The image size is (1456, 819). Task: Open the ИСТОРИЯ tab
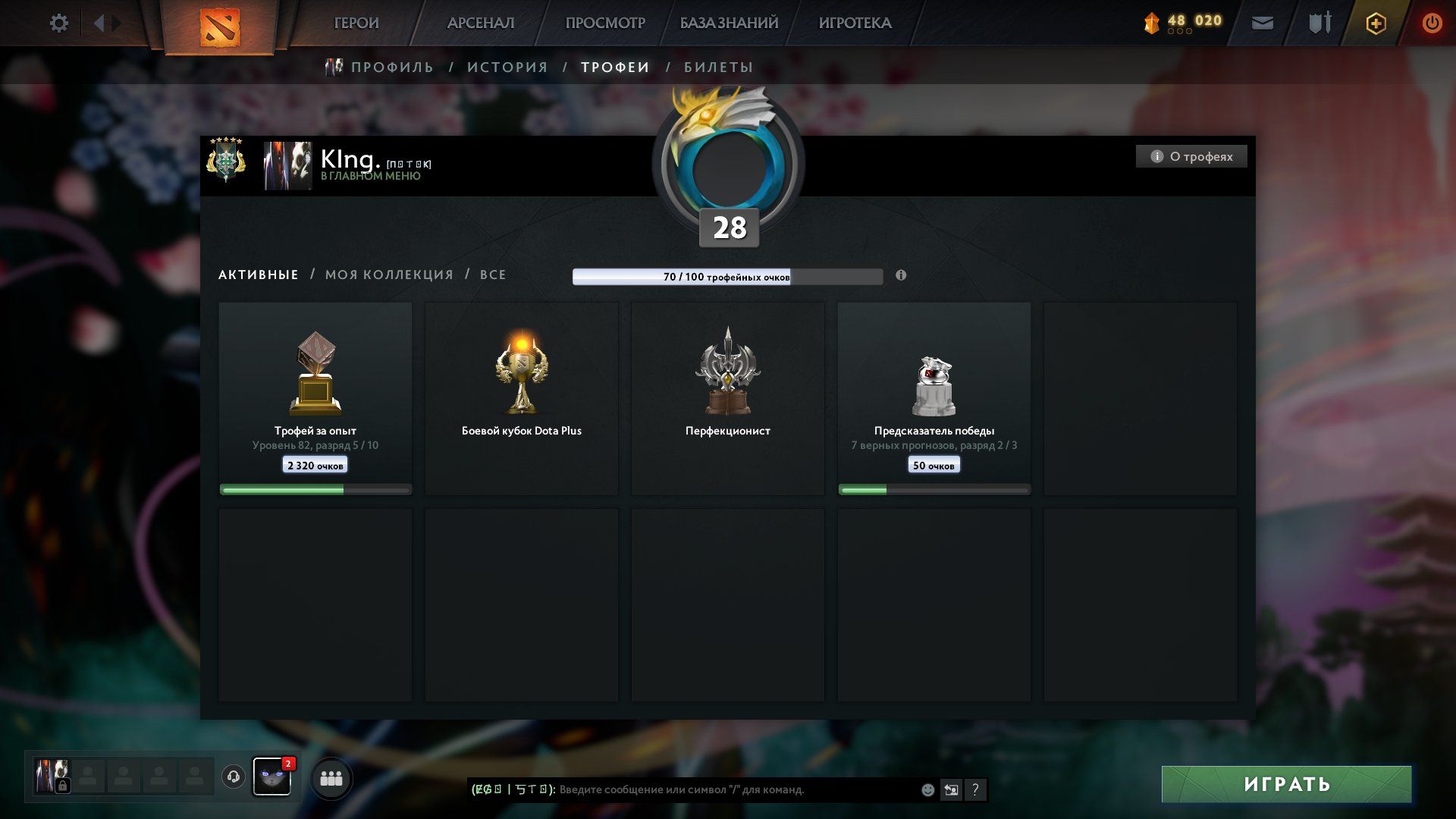point(507,67)
